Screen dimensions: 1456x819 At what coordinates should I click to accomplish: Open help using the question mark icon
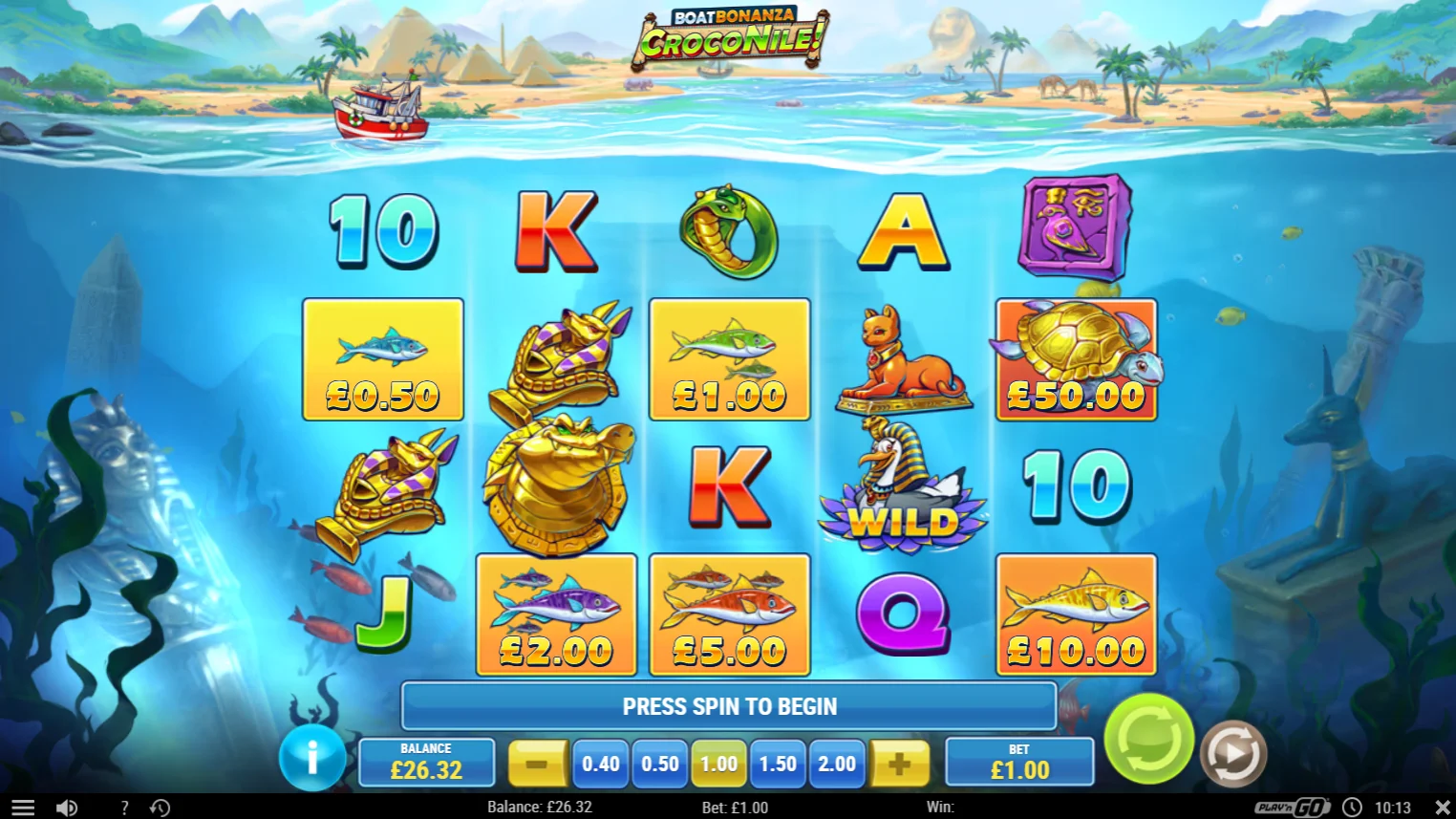tap(124, 807)
